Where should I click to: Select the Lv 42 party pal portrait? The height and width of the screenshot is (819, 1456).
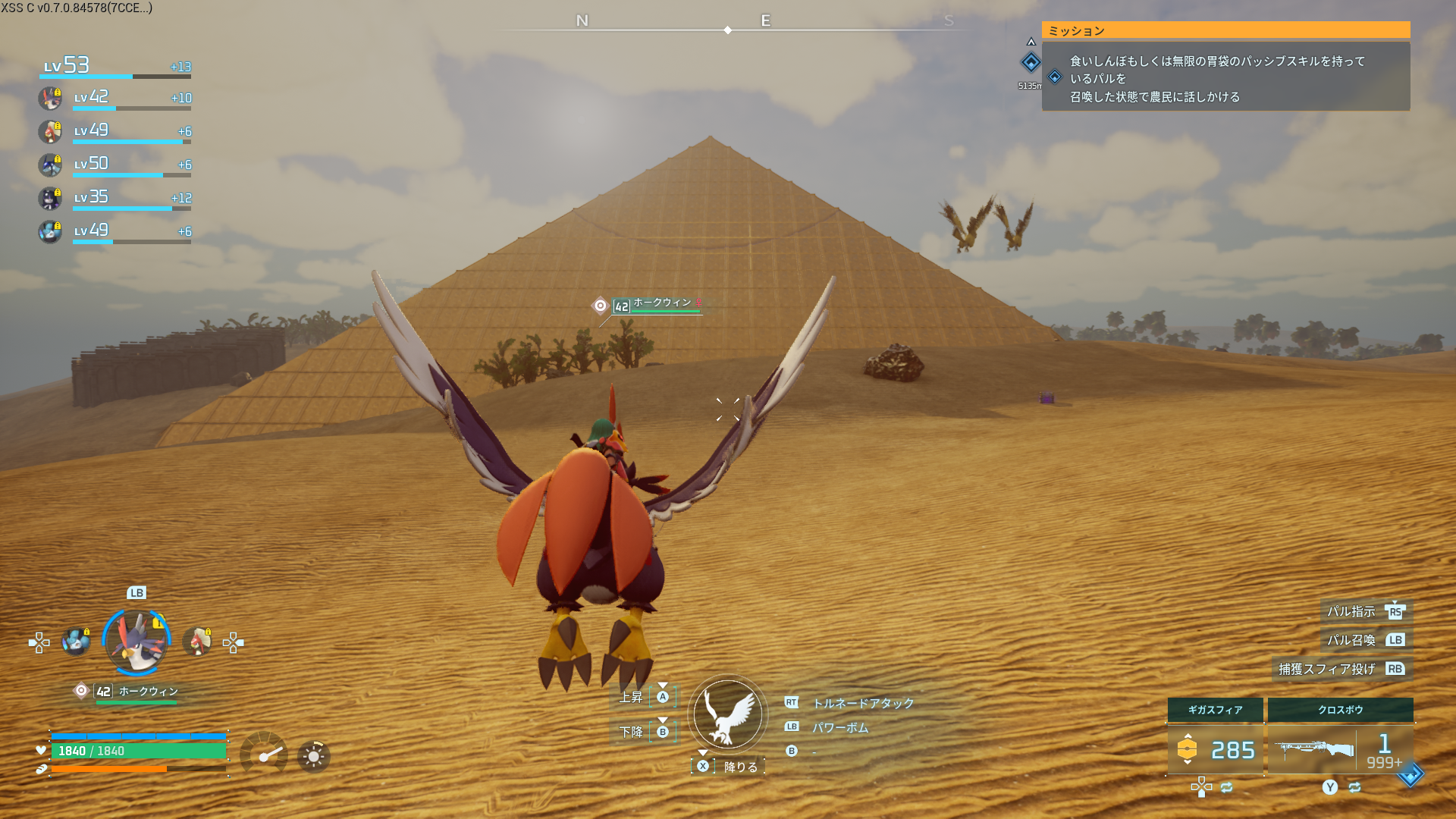50,99
